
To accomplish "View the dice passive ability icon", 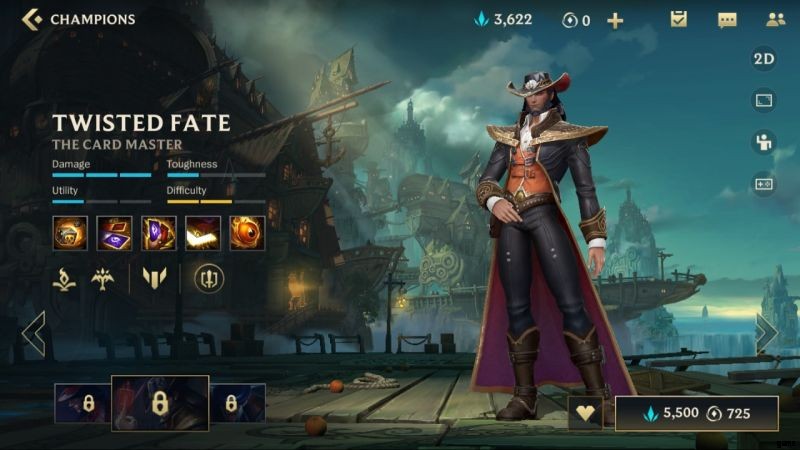I will (70, 233).
